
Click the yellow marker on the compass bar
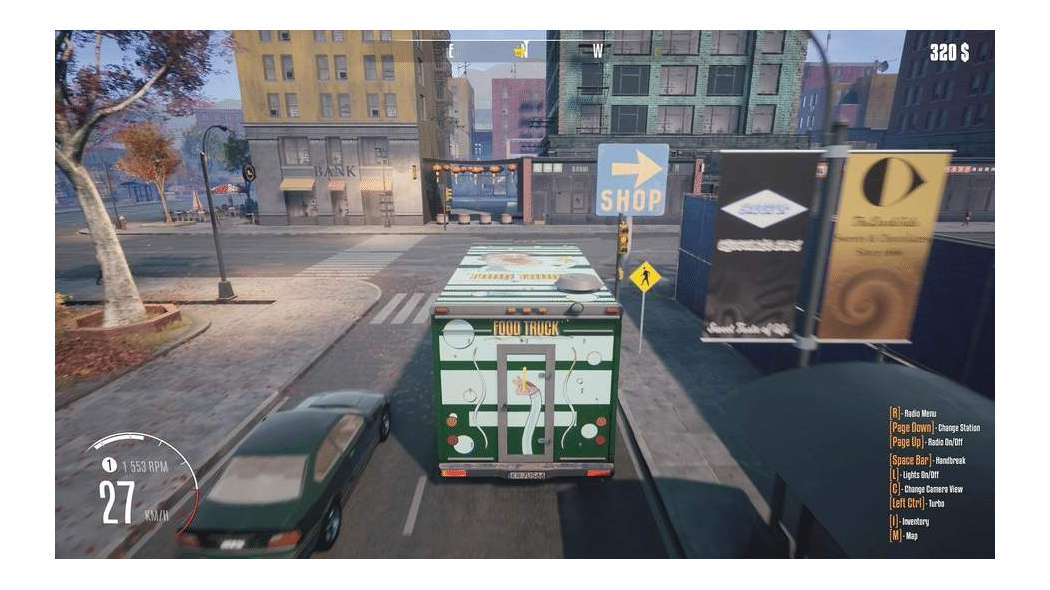(520, 49)
